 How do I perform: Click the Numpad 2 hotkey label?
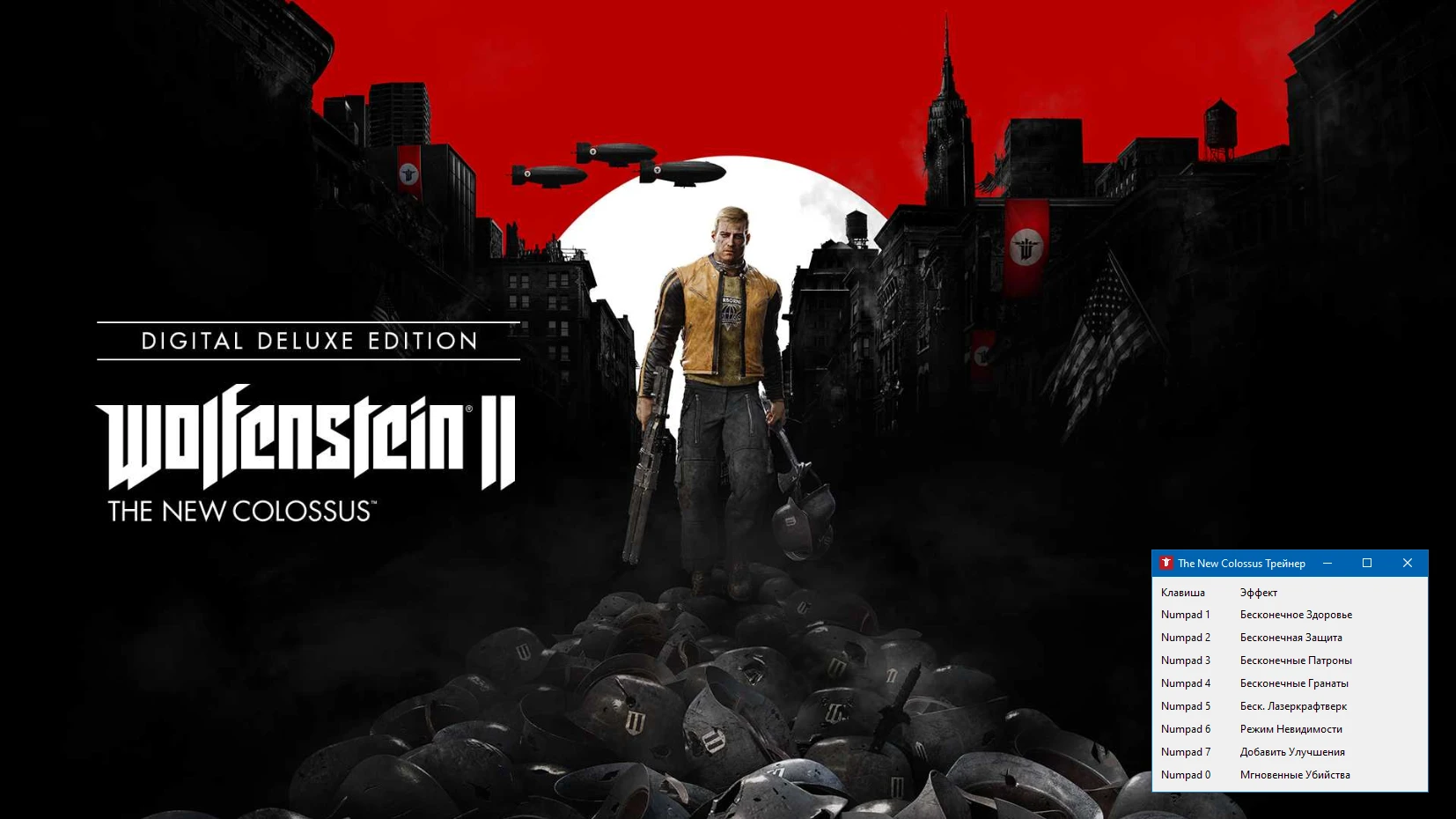click(x=1185, y=637)
